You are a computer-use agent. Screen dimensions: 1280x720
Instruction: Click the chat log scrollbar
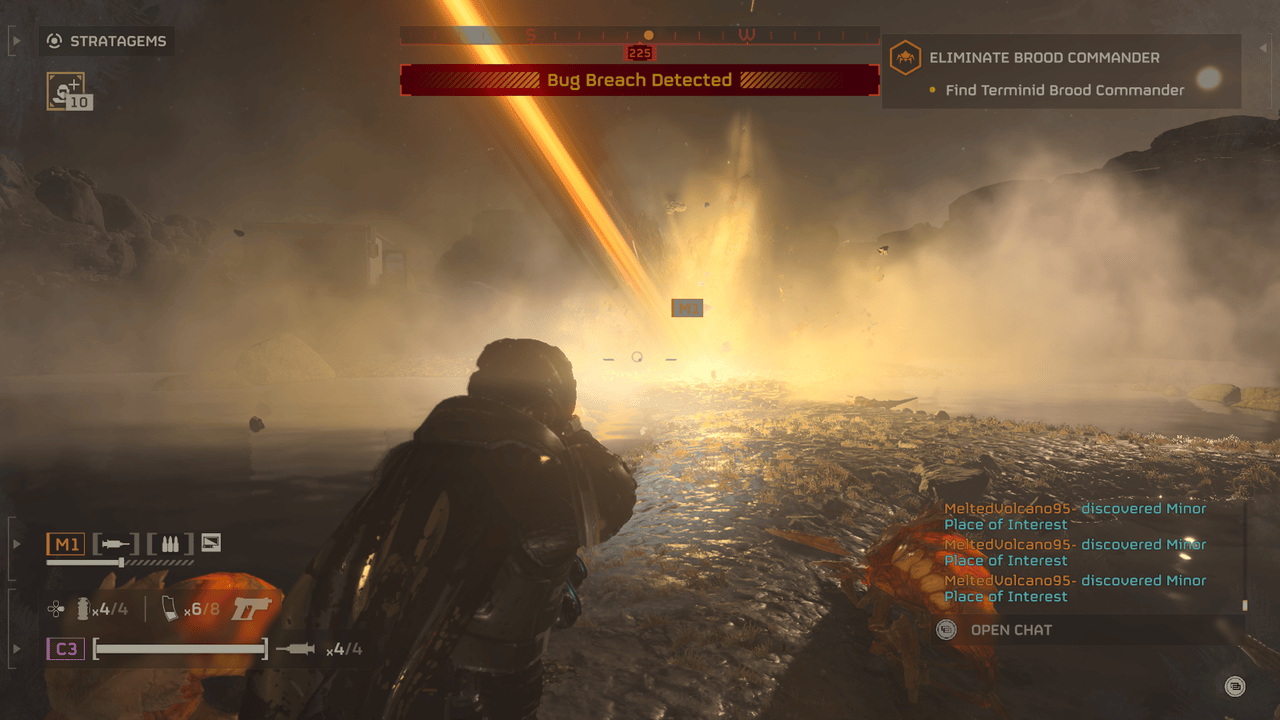click(x=1245, y=604)
